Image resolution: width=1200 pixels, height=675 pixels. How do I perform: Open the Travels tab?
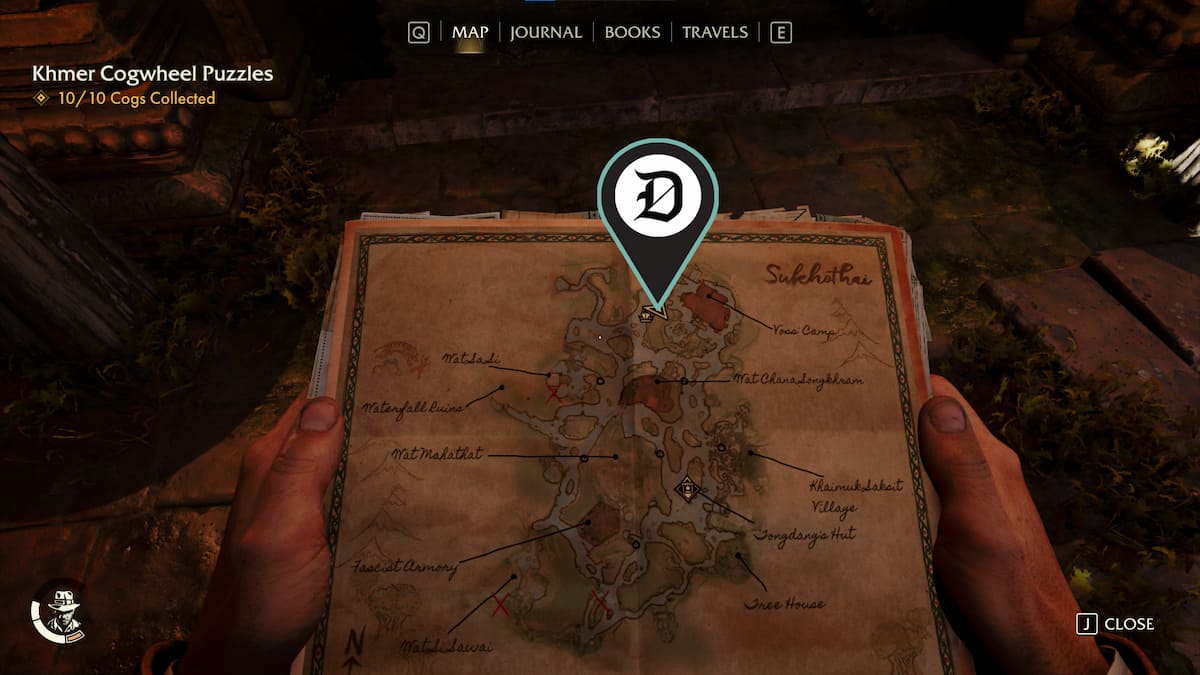(x=714, y=32)
